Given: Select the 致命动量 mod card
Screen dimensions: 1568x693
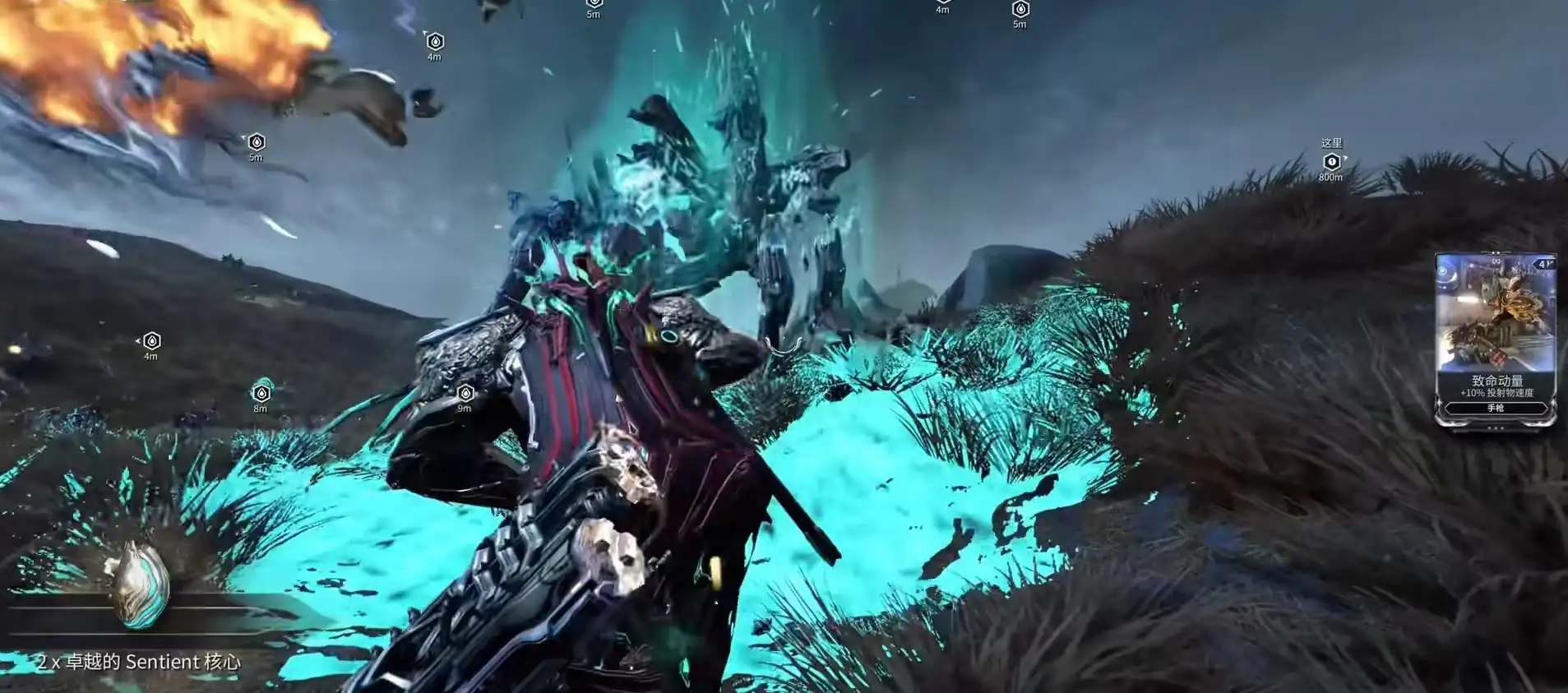Looking at the screenshot, I should [x=1495, y=338].
